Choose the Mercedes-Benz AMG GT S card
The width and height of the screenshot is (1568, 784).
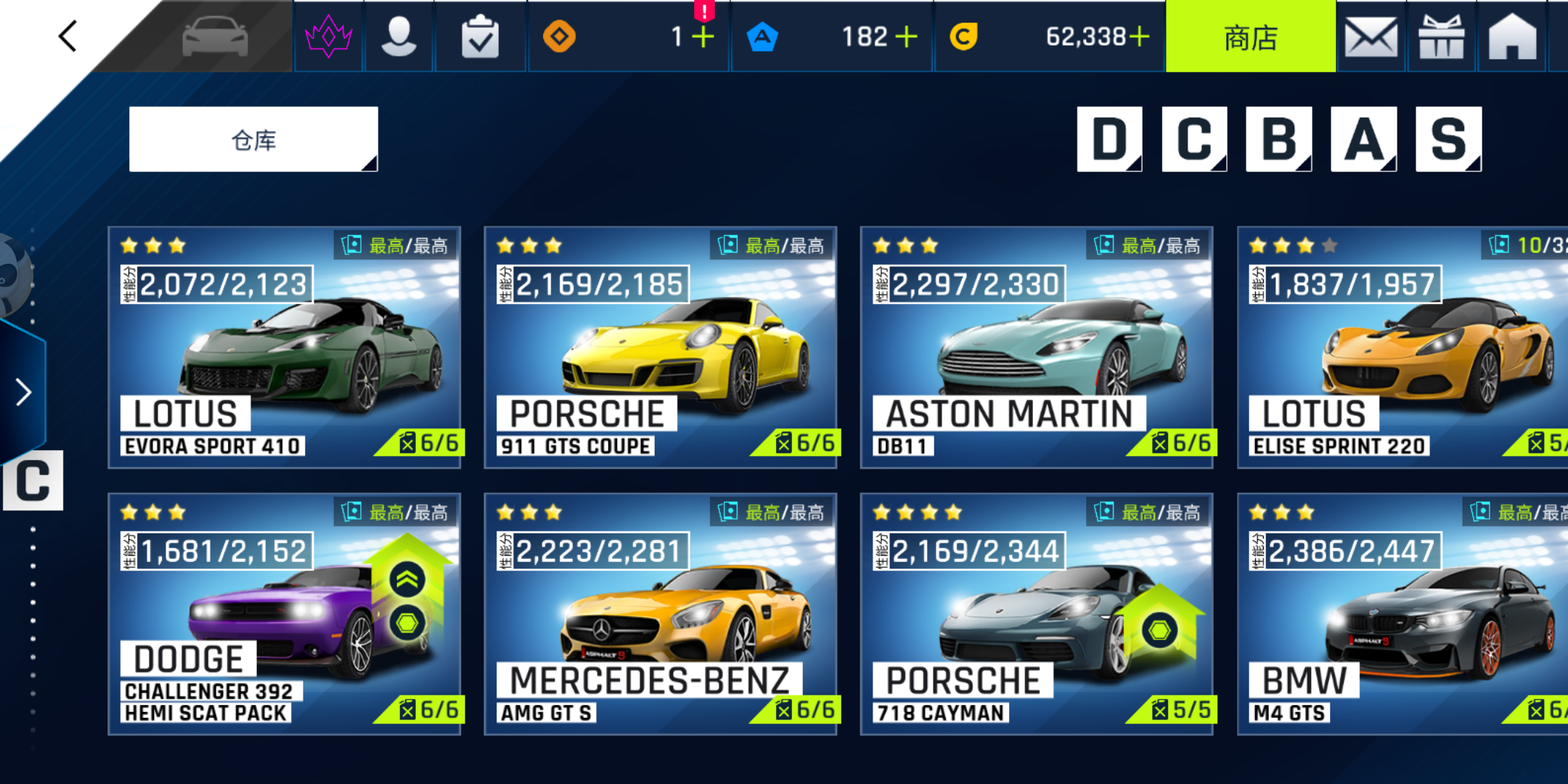pyautogui.click(x=661, y=614)
